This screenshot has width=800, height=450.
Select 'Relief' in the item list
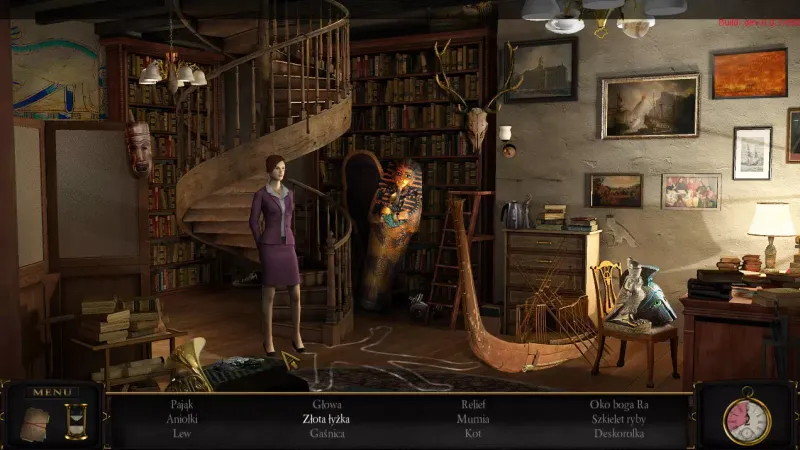[x=473, y=405]
